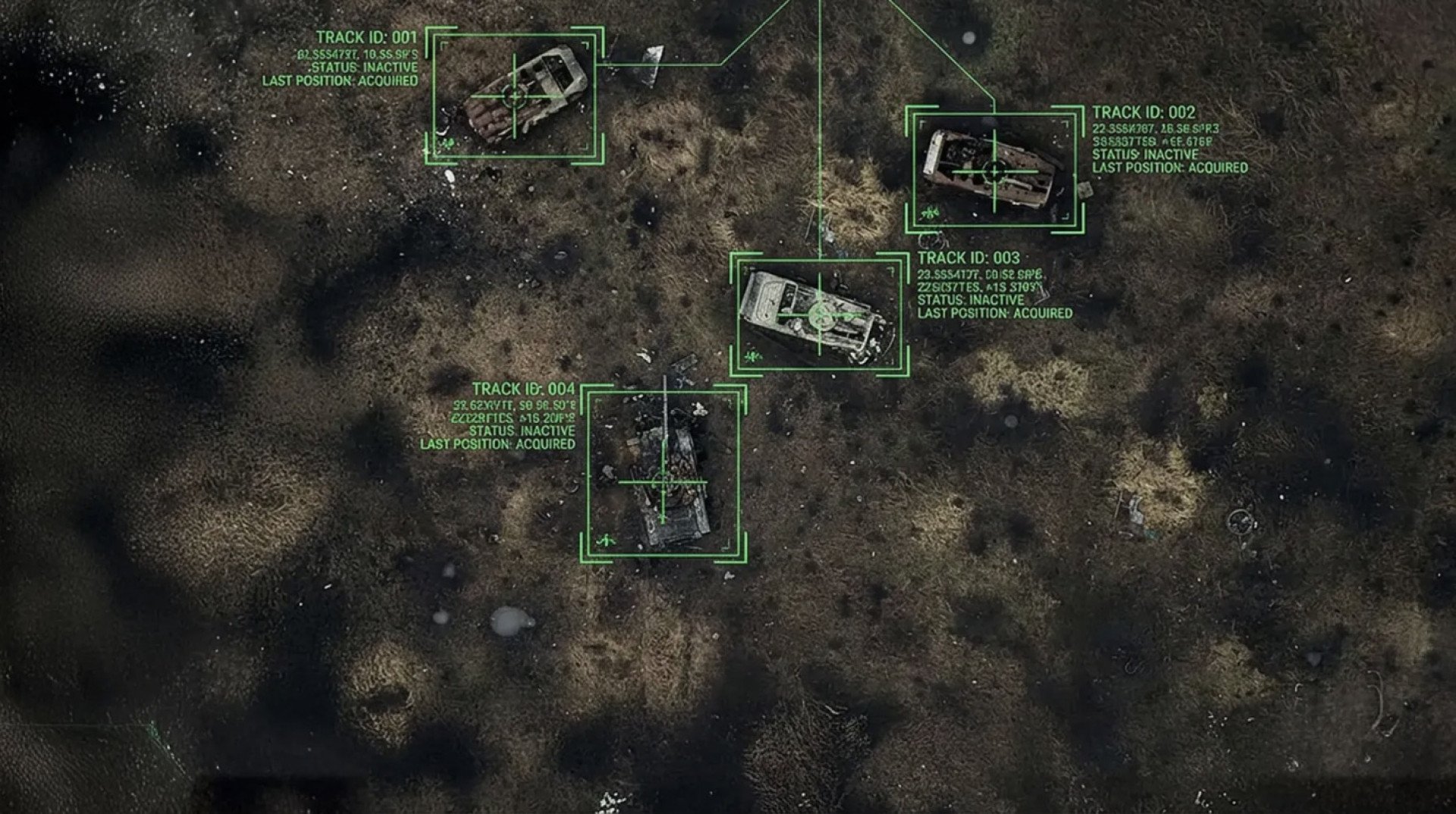1456x814 pixels.
Task: Select the drone icon inside Track 001 box
Action: click(x=447, y=142)
